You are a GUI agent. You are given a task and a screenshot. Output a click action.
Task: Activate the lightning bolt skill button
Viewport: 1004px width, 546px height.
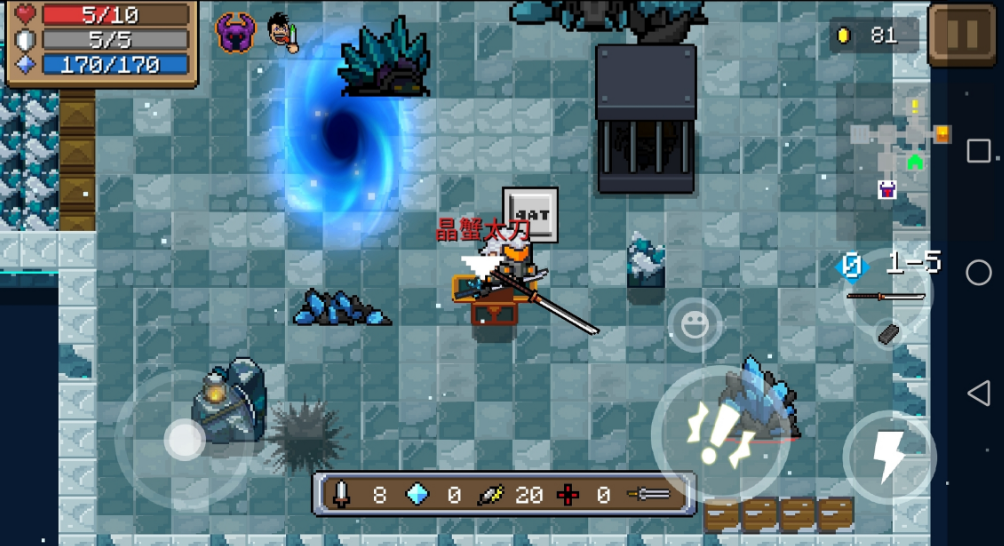click(x=889, y=457)
